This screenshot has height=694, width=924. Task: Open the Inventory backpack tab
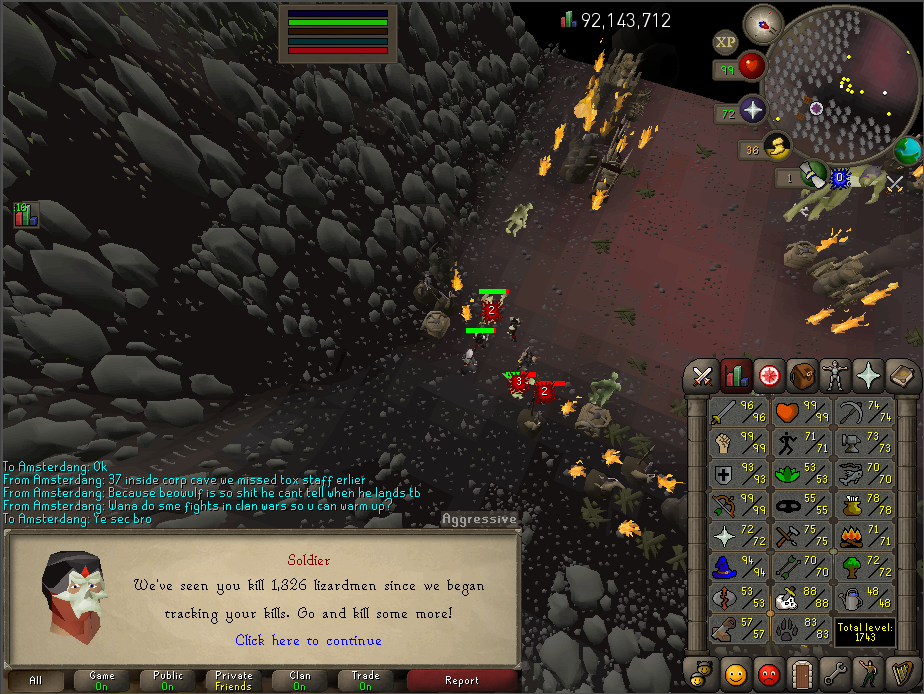tap(801, 376)
